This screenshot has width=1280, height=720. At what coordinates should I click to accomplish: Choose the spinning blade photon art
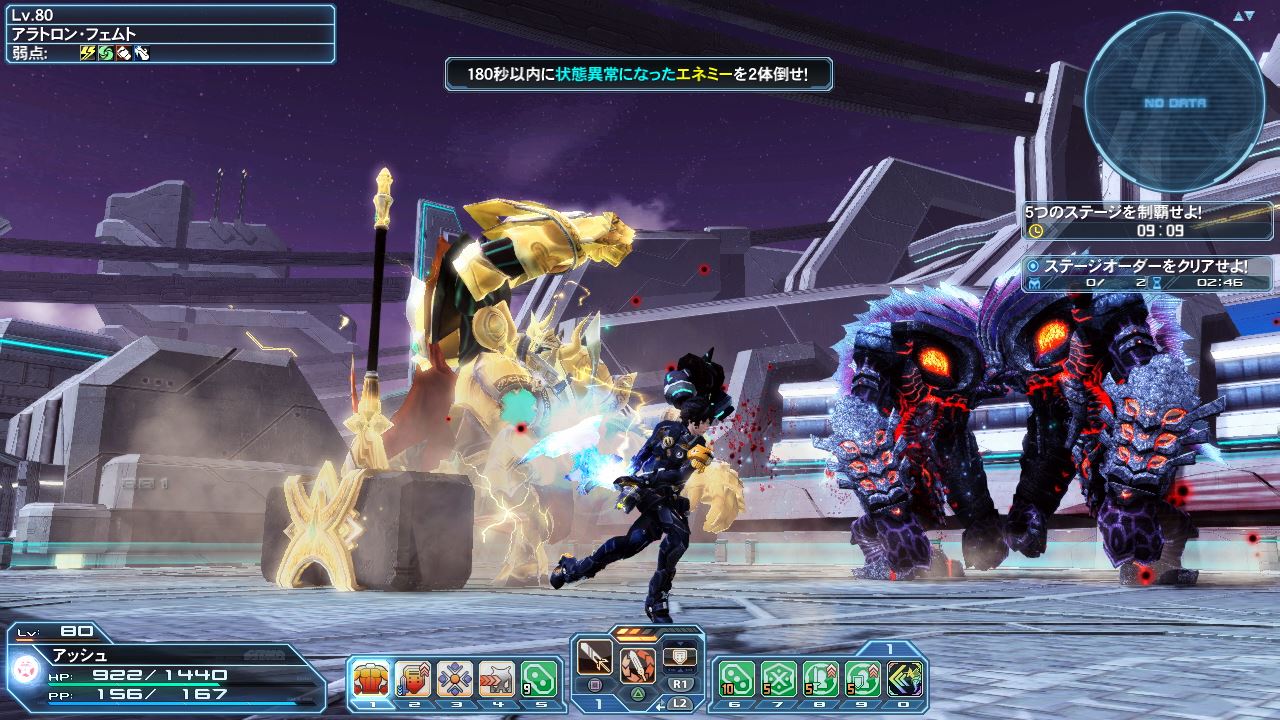637,664
